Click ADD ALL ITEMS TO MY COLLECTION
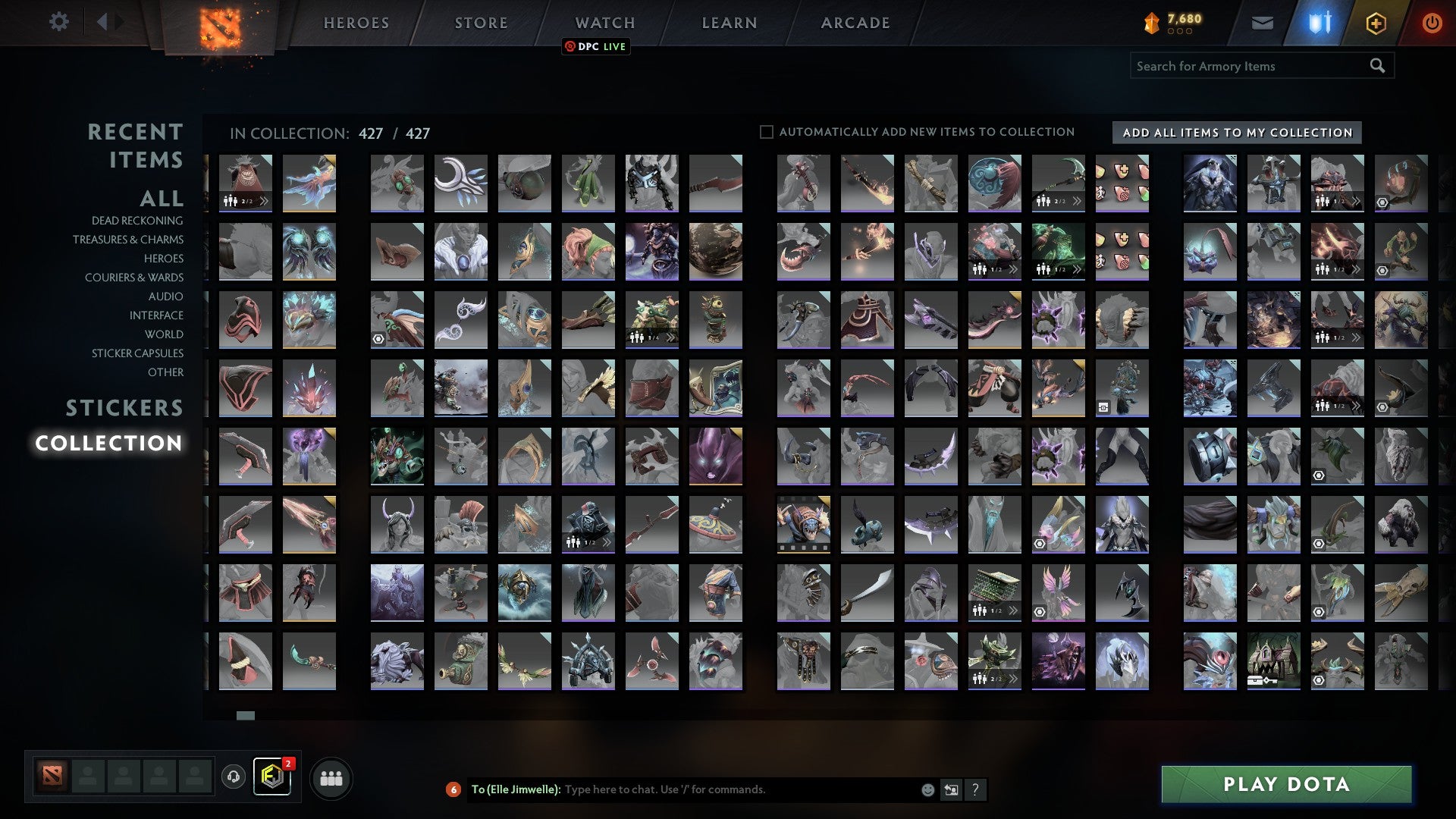This screenshot has width=1456, height=819. (x=1236, y=132)
